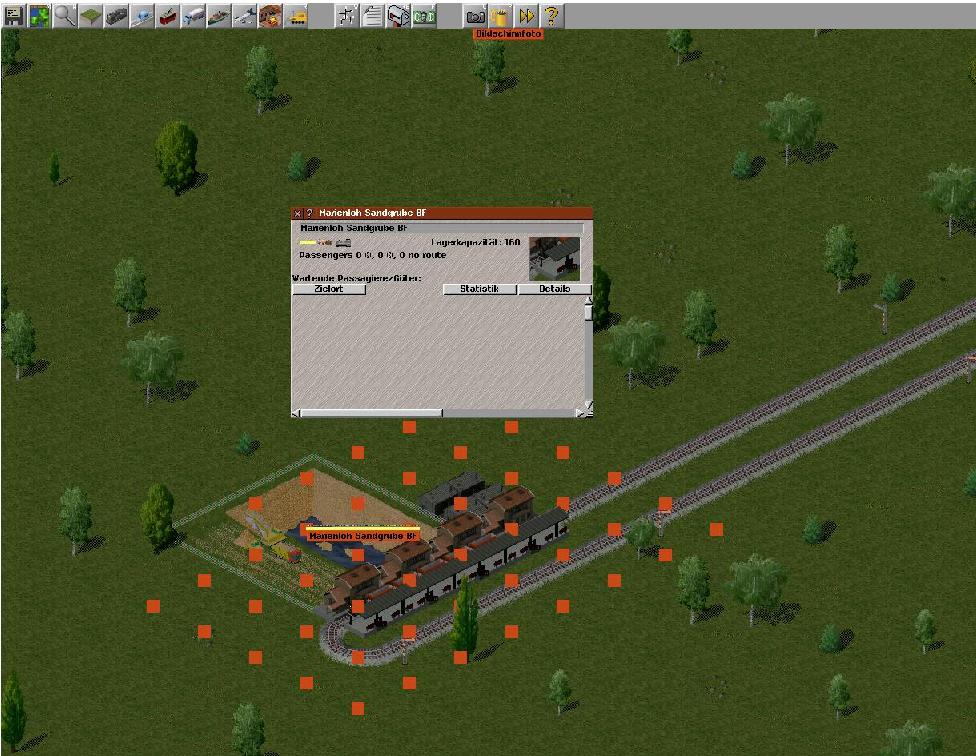Open the terrain landscaping tools

coord(90,15)
